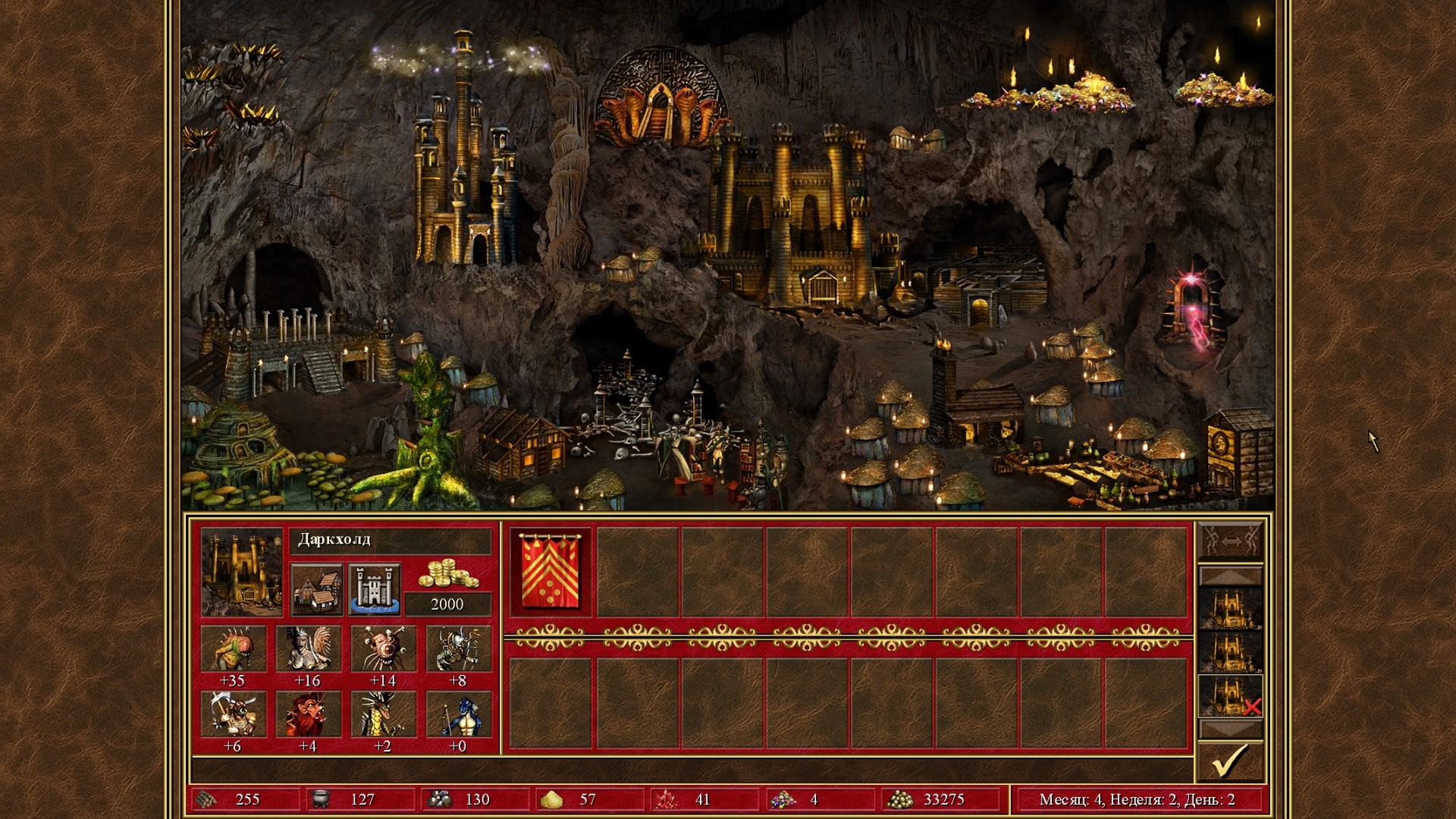Show troglodyte info with +35 growth
The image size is (1456, 819).
tap(234, 649)
